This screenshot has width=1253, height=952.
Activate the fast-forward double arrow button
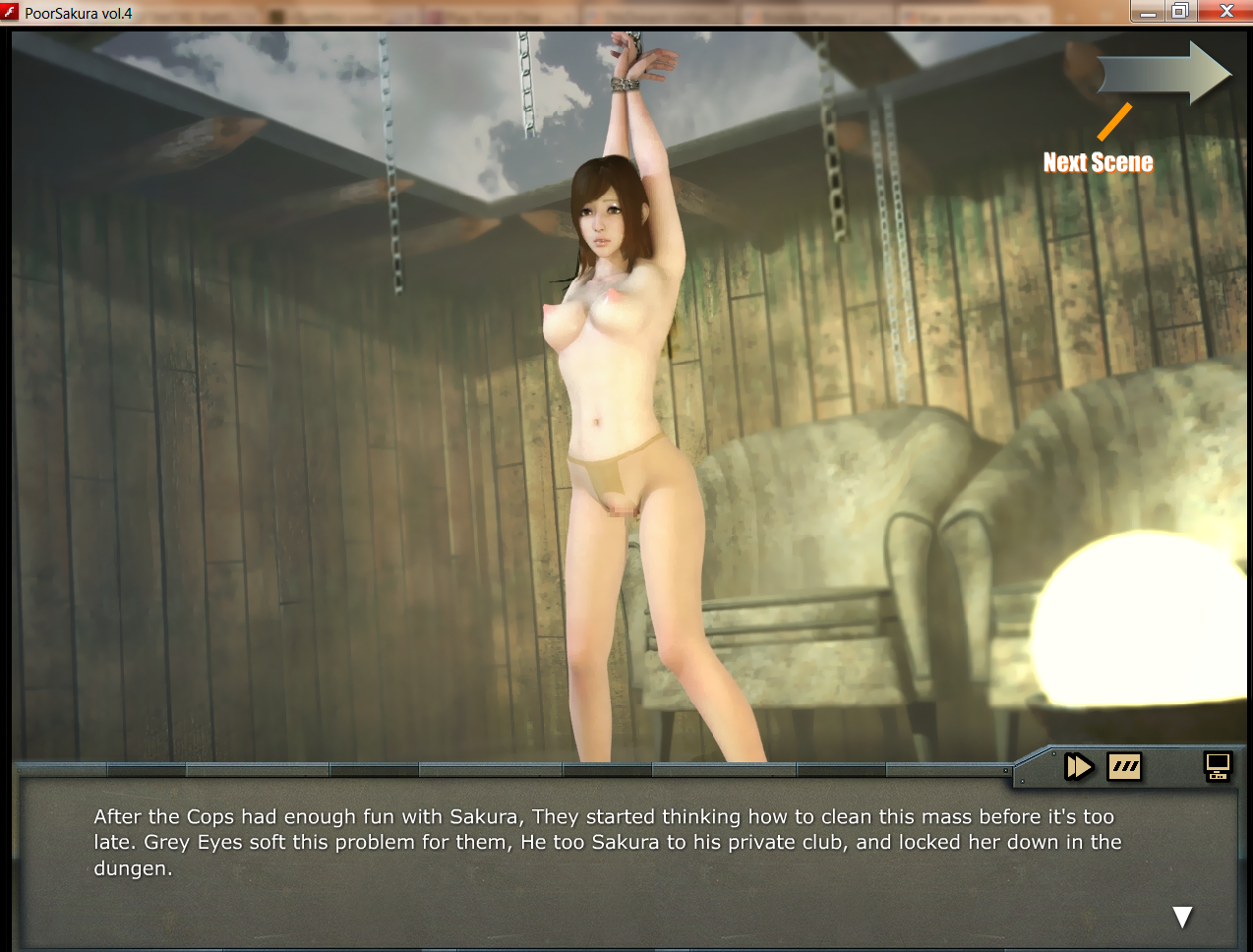[1079, 766]
